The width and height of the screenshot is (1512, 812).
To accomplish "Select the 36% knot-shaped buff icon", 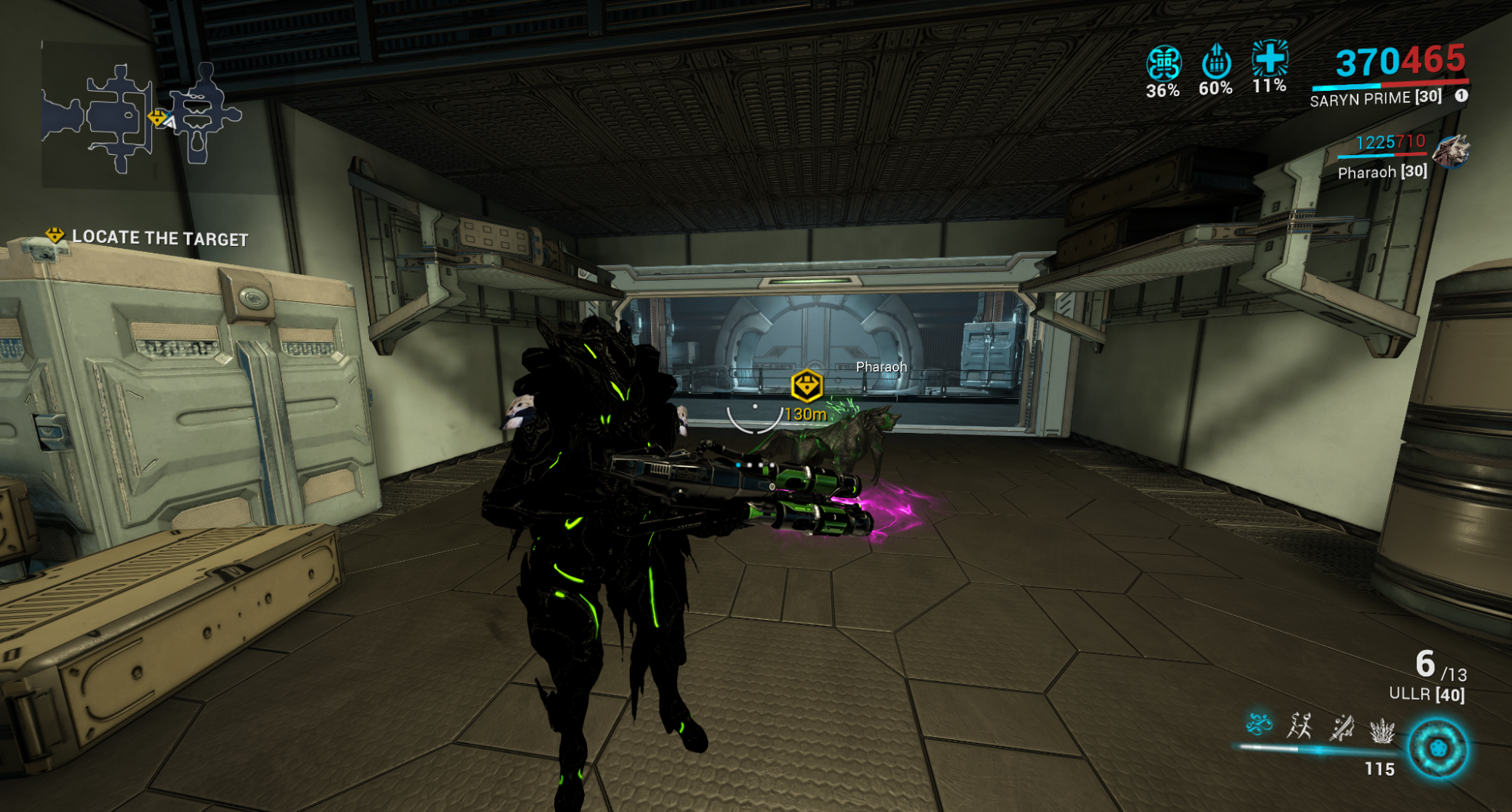I will 1163,63.
